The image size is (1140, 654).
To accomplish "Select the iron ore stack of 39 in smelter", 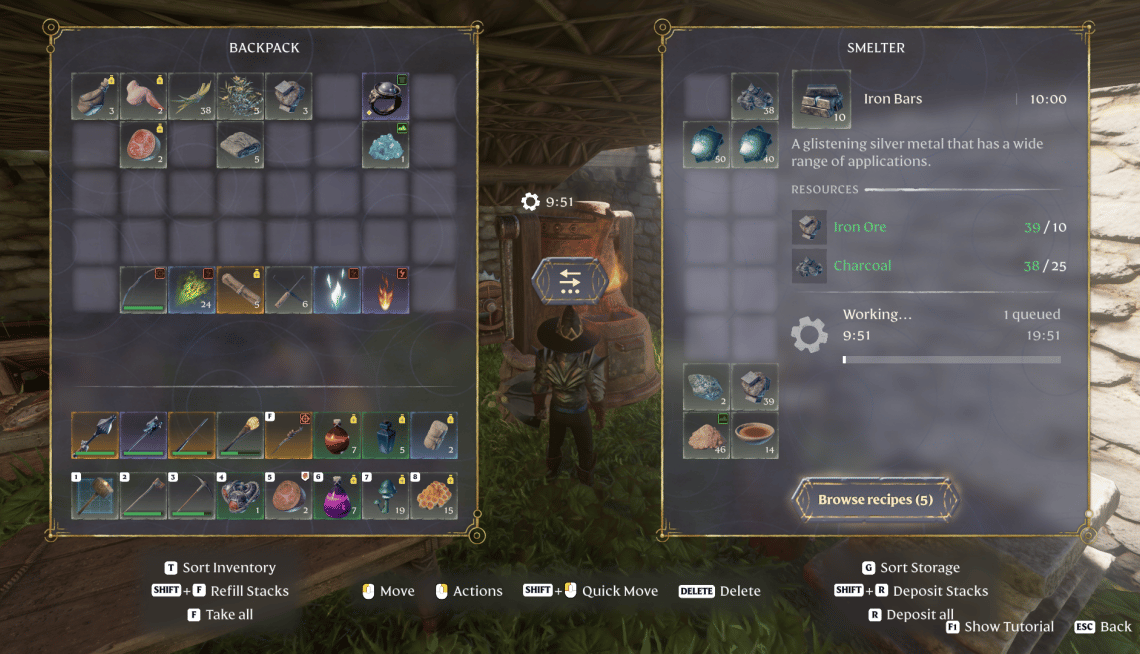I will (x=755, y=386).
